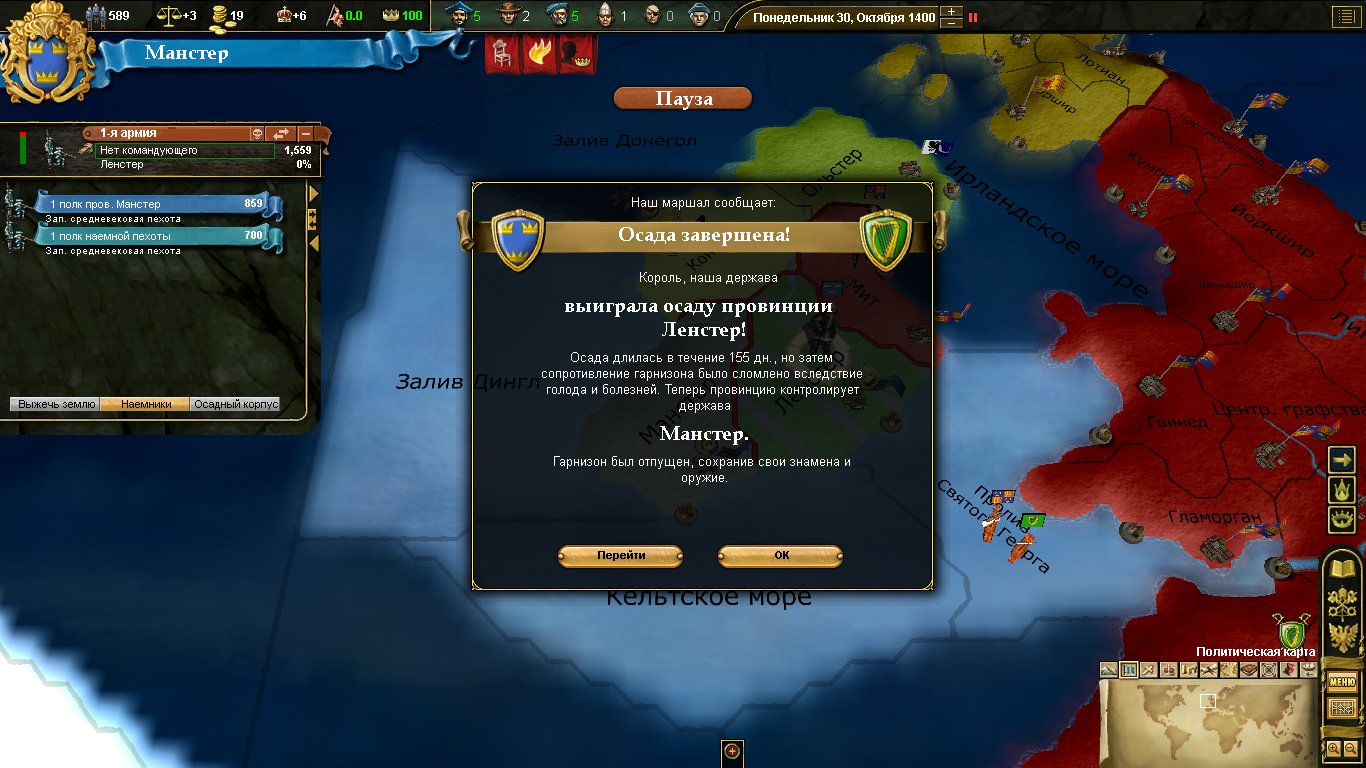The height and width of the screenshot is (768, 1366).
Task: Open the red chair alert flag
Action: pos(500,53)
